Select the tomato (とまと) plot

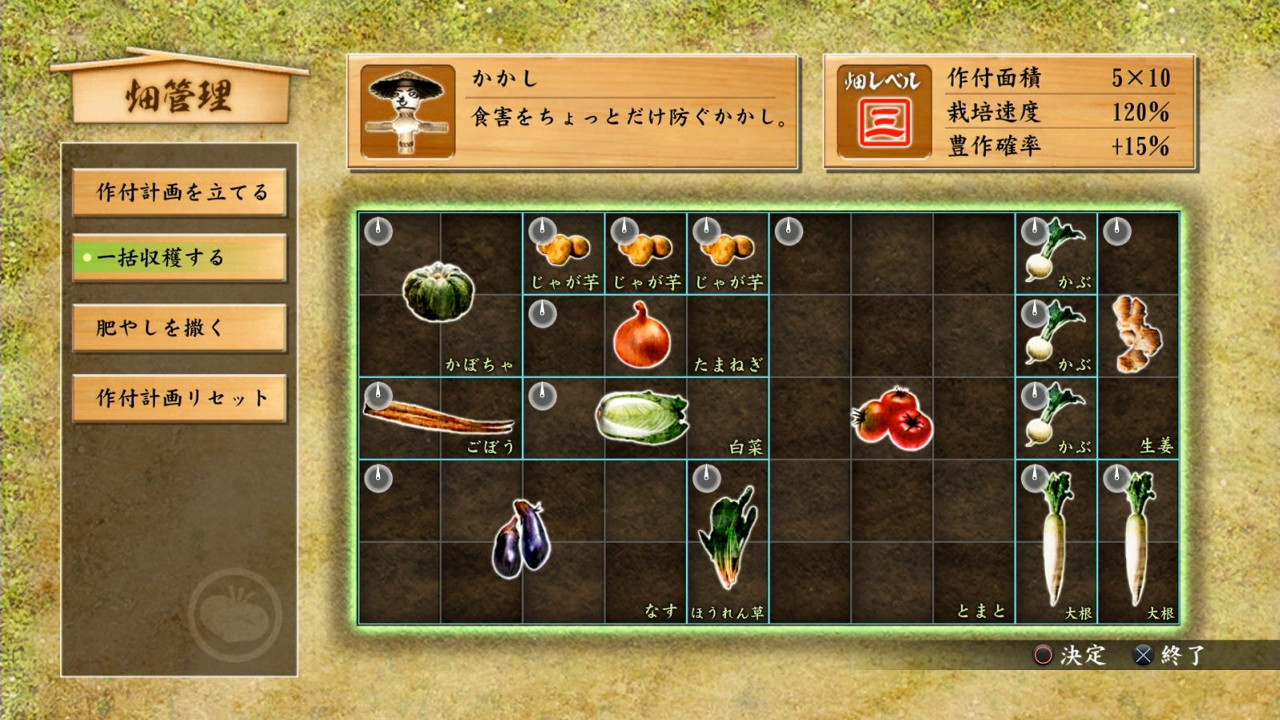pyautogui.click(x=890, y=417)
